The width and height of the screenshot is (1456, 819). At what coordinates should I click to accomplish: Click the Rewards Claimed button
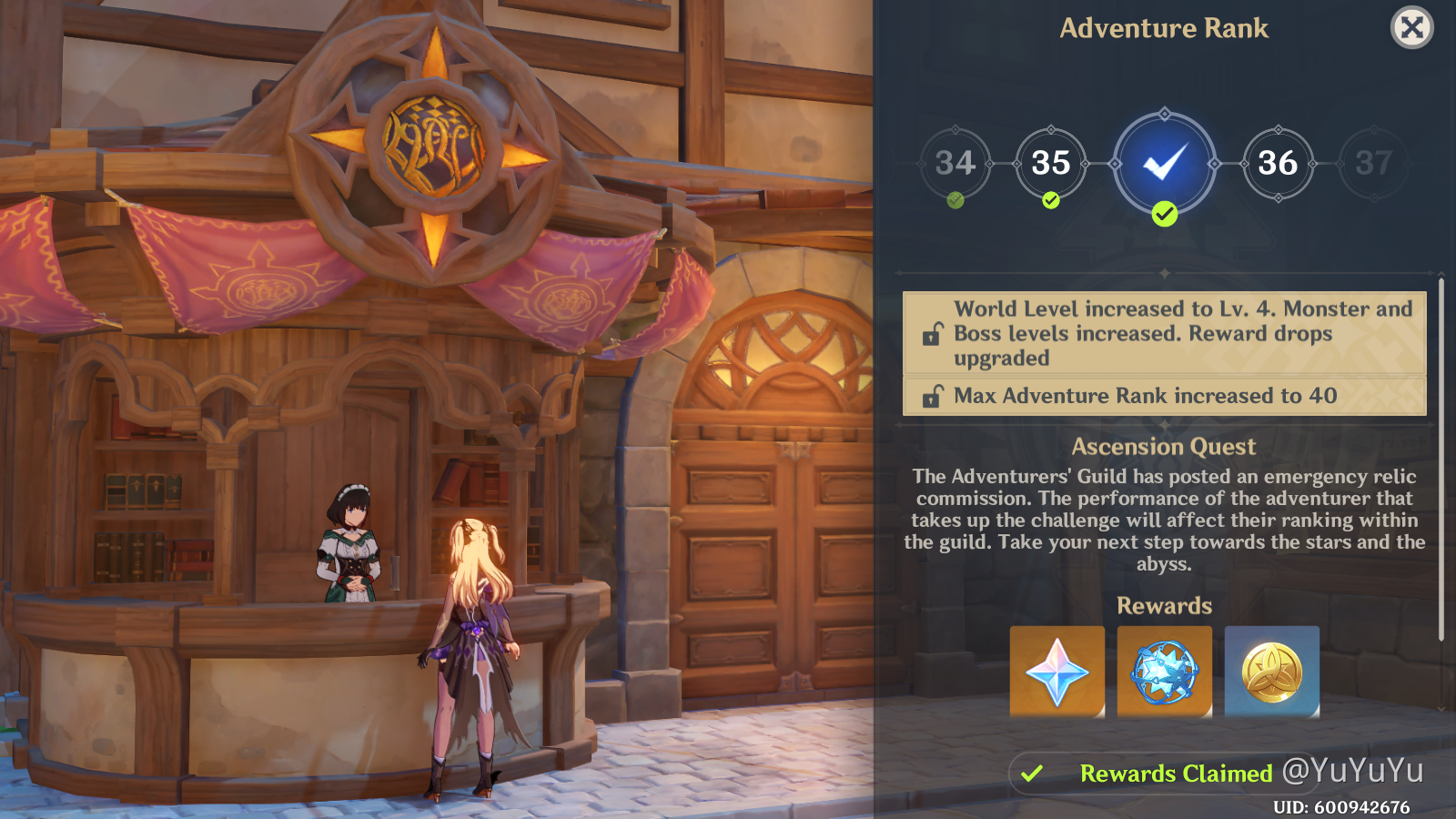point(1148,773)
